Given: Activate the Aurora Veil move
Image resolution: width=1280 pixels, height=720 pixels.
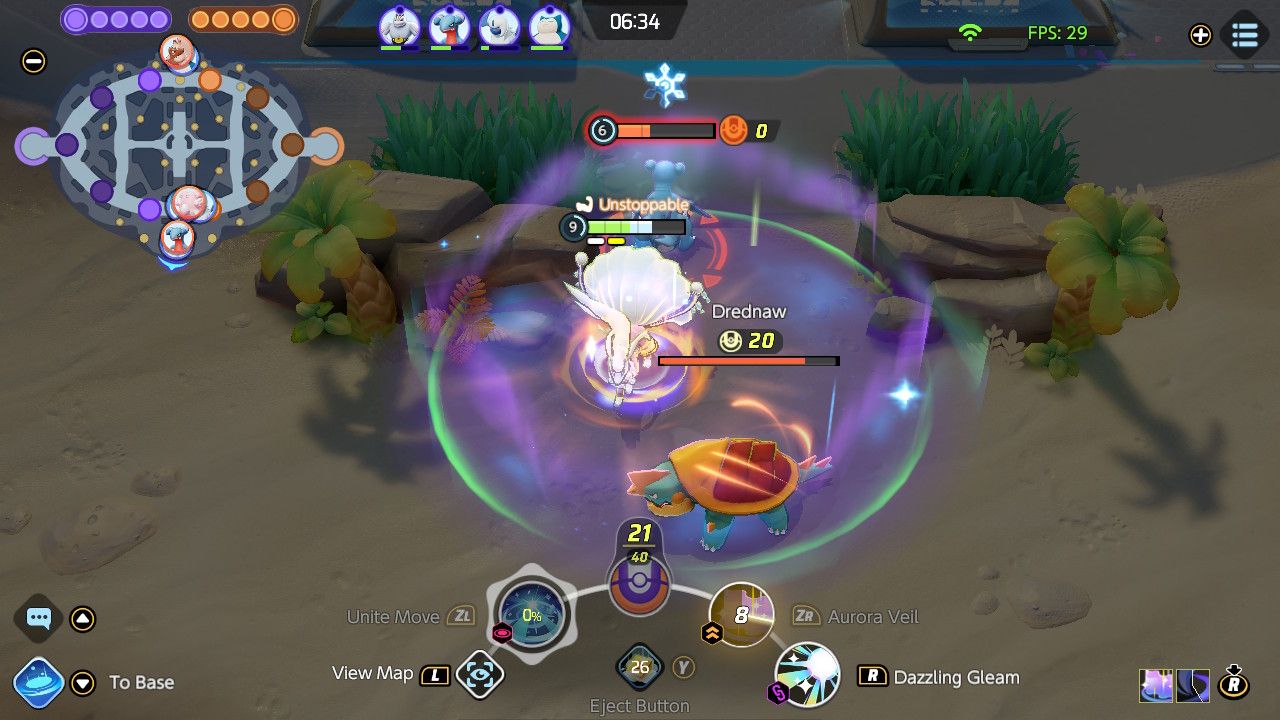Looking at the screenshot, I should point(741,614).
